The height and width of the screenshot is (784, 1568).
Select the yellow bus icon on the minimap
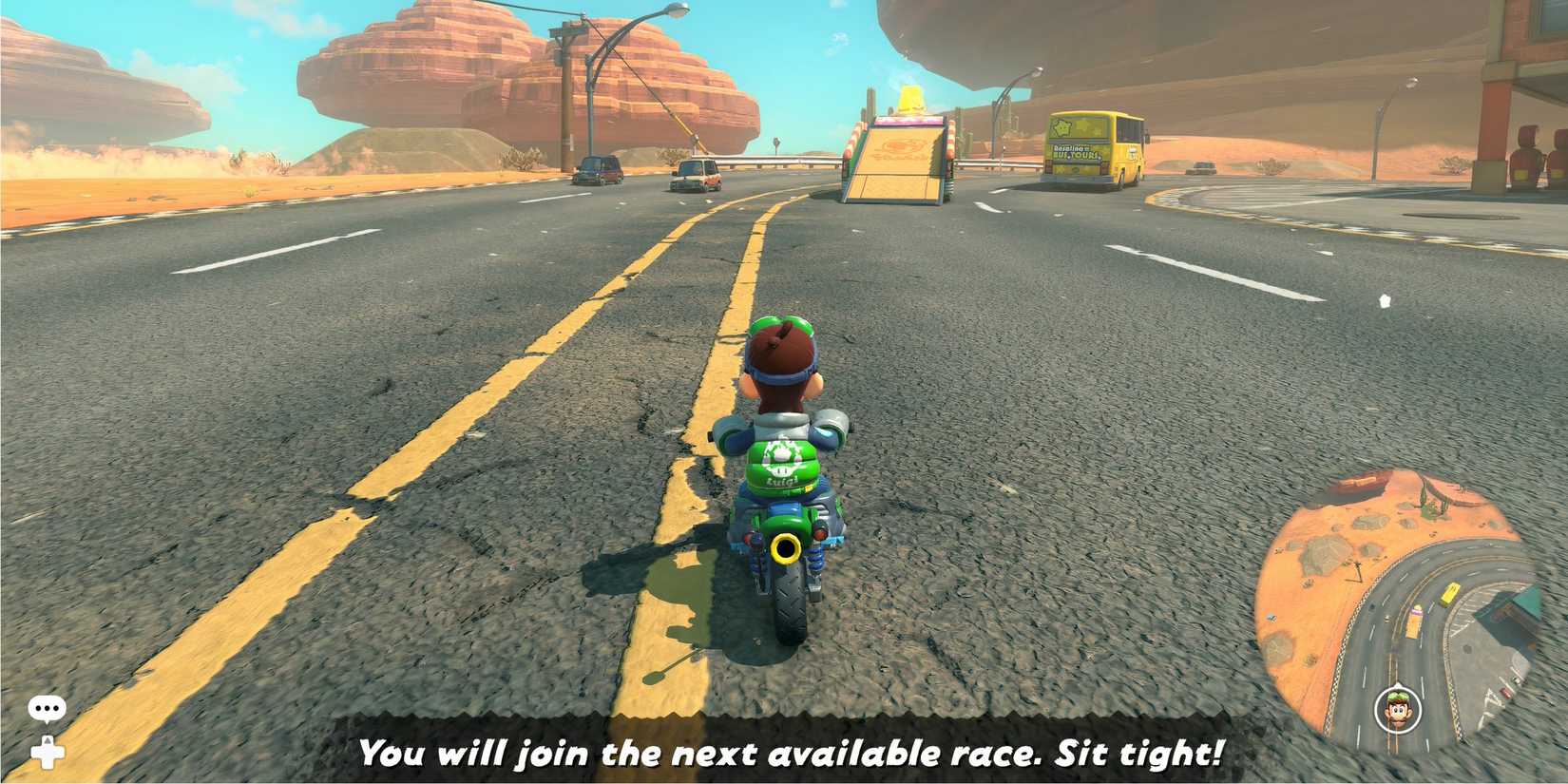1447,592
